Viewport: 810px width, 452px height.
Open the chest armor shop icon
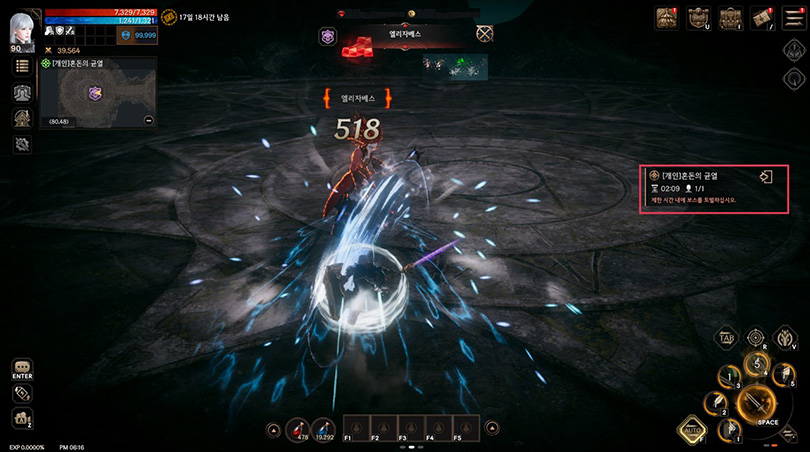pyautogui.click(x=667, y=18)
